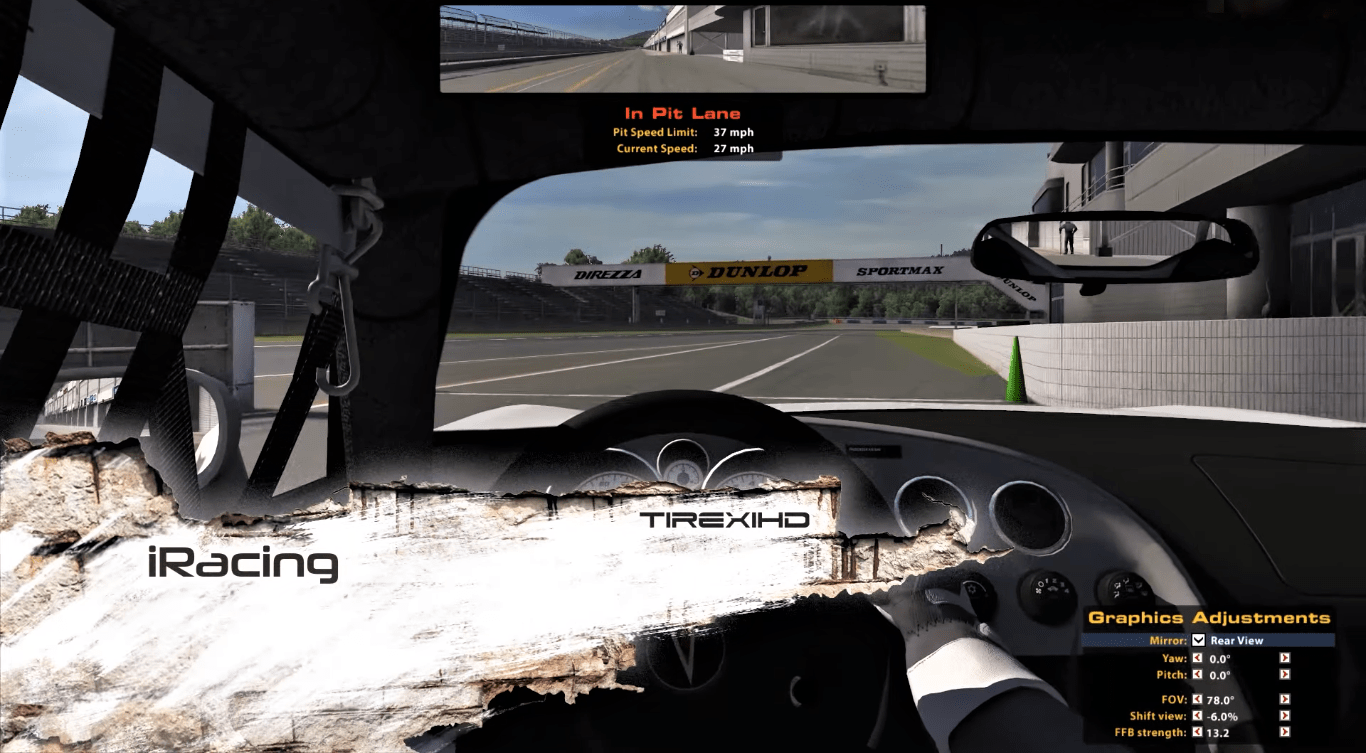The image size is (1366, 753).
Task: Click the virtual rear view strip at top
Action: (x=683, y=47)
